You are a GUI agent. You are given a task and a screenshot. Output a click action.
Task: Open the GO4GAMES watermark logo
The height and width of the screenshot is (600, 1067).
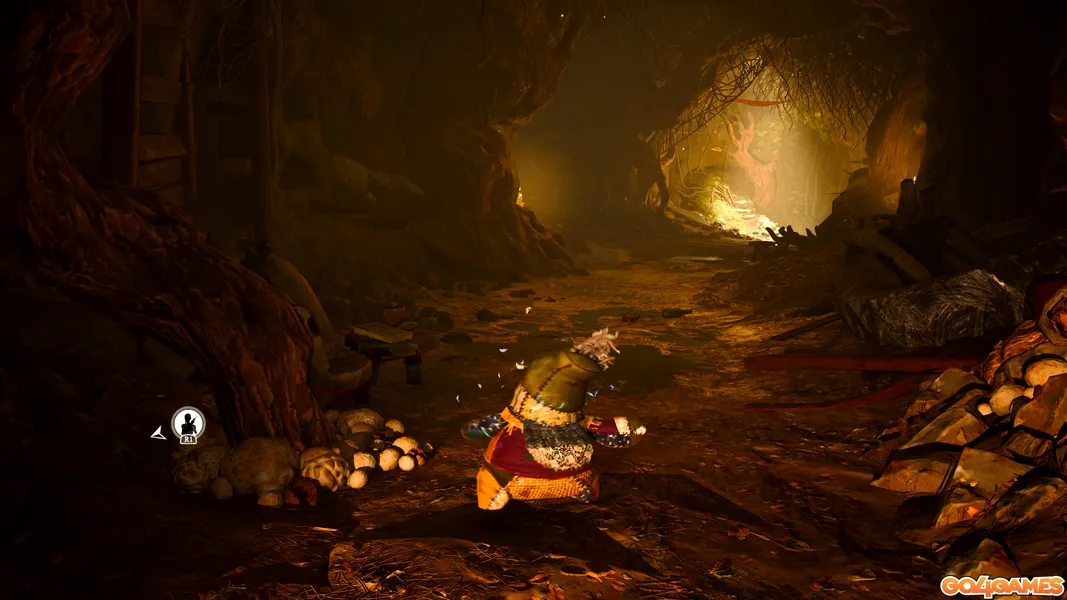point(1000,586)
